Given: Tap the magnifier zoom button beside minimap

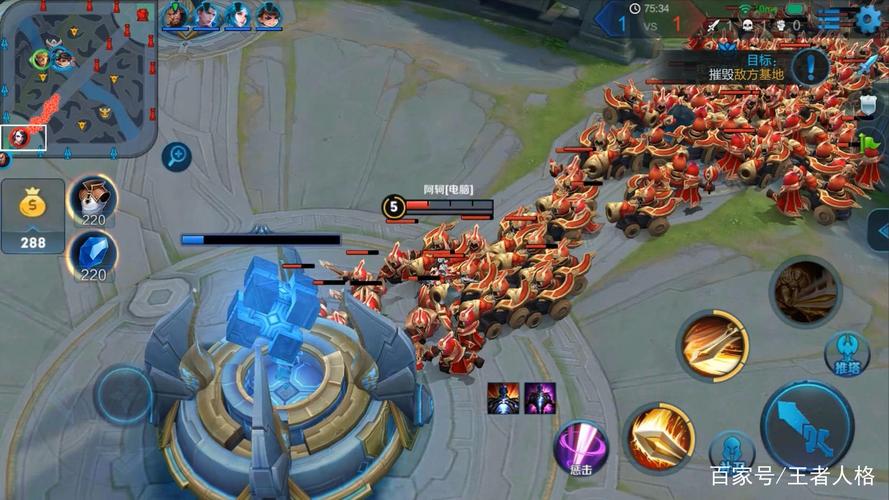Looking at the screenshot, I should pos(176,155).
